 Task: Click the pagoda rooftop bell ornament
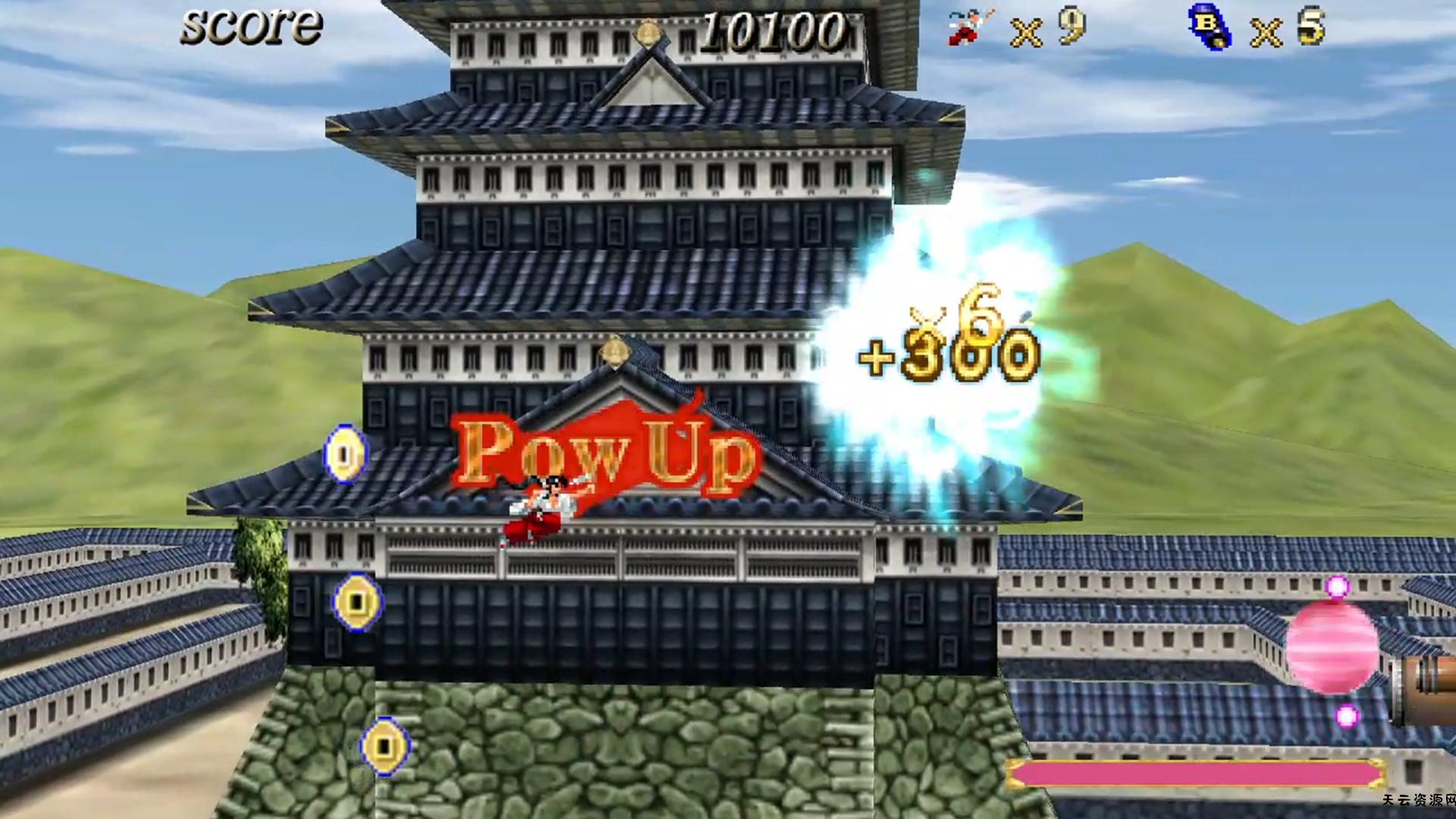click(x=616, y=353)
